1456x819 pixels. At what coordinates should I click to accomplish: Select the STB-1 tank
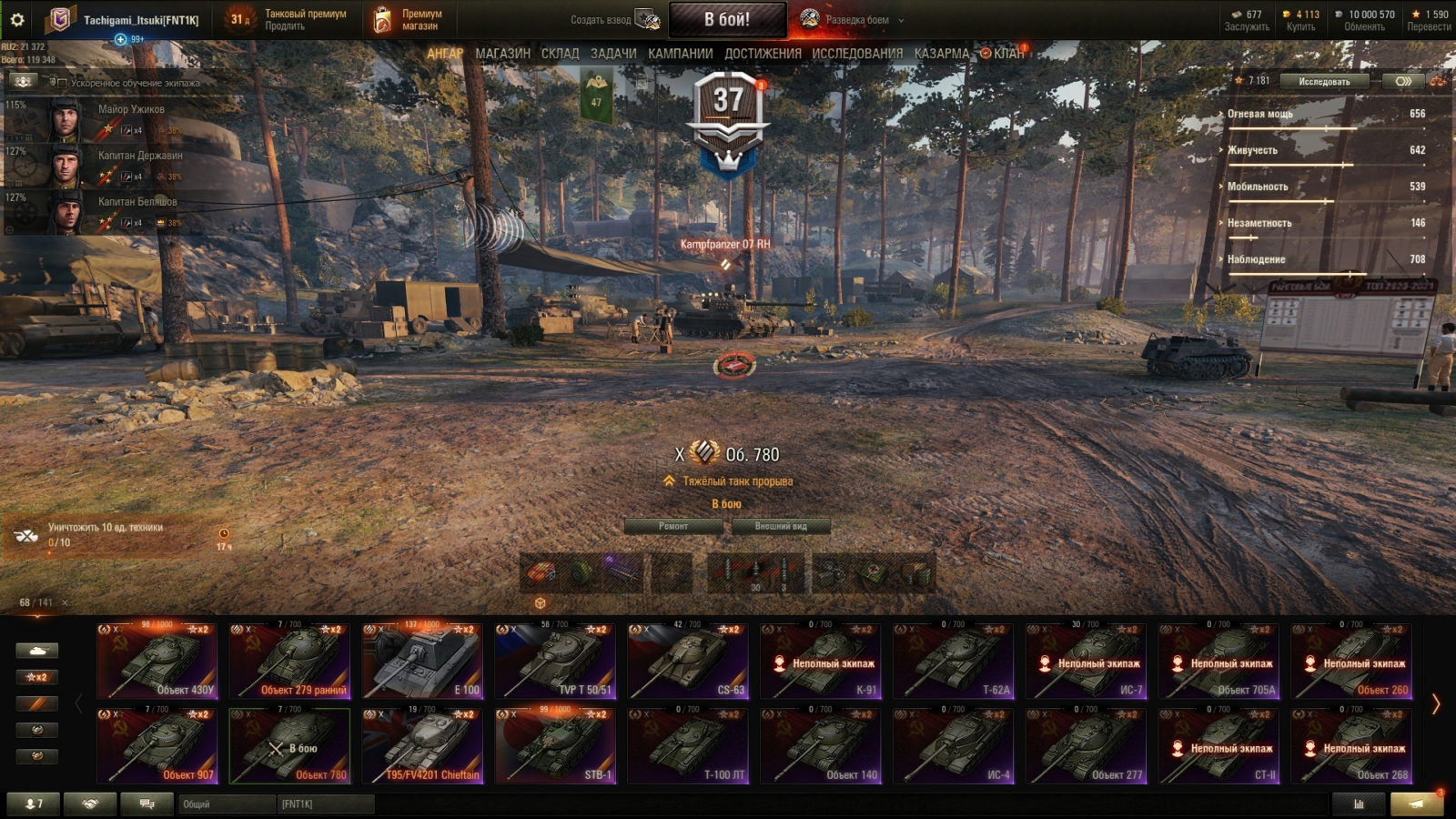point(555,746)
